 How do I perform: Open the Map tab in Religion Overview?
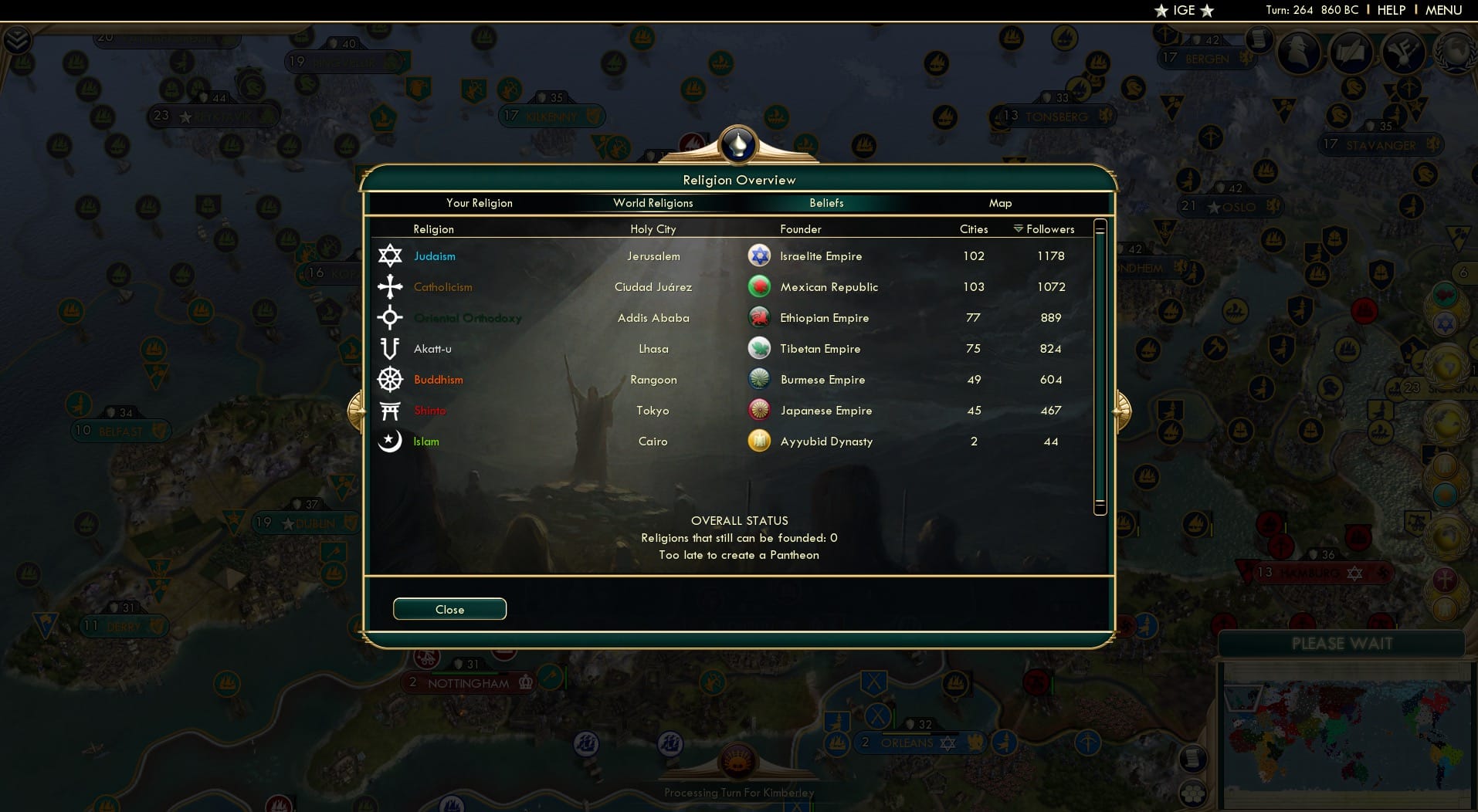click(1001, 203)
